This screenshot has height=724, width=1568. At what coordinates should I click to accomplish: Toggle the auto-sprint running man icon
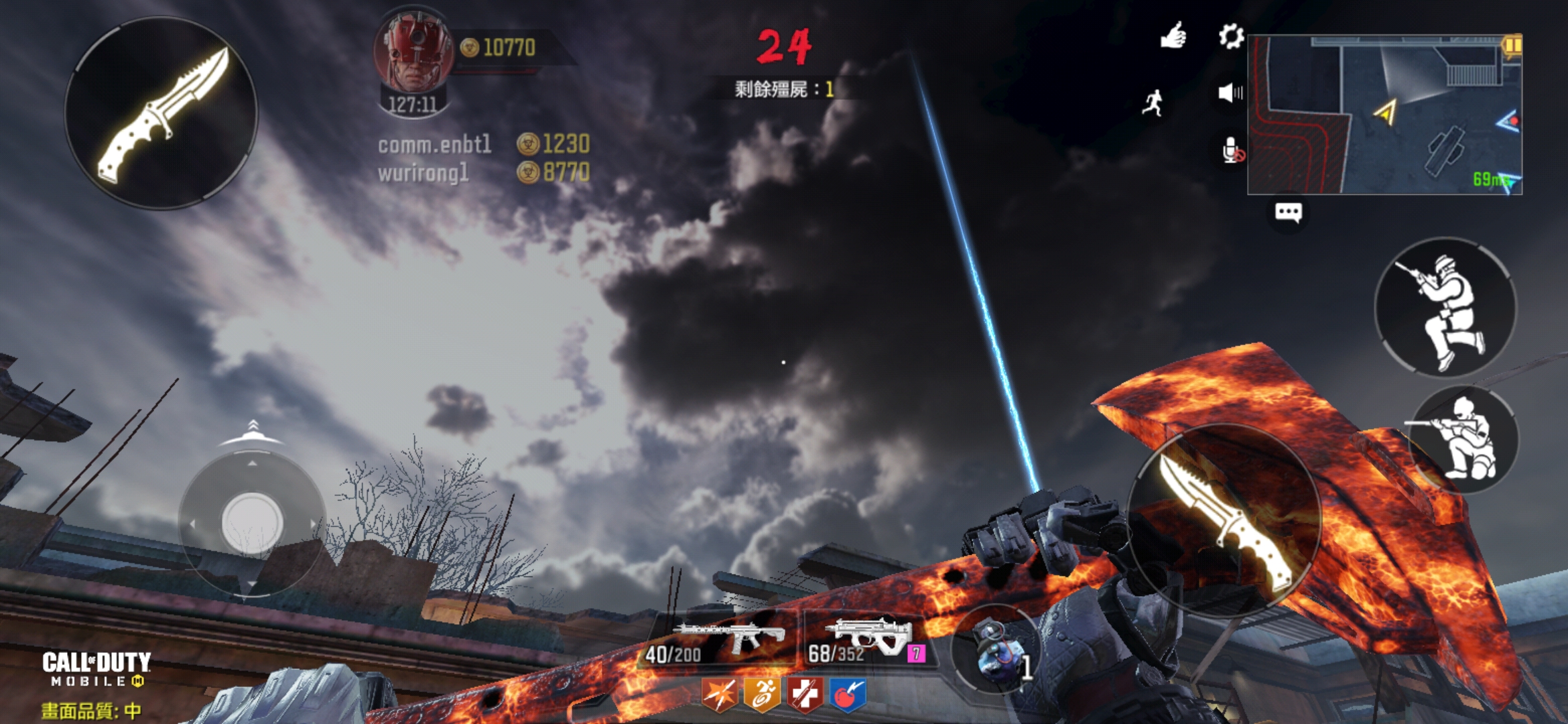1153,103
